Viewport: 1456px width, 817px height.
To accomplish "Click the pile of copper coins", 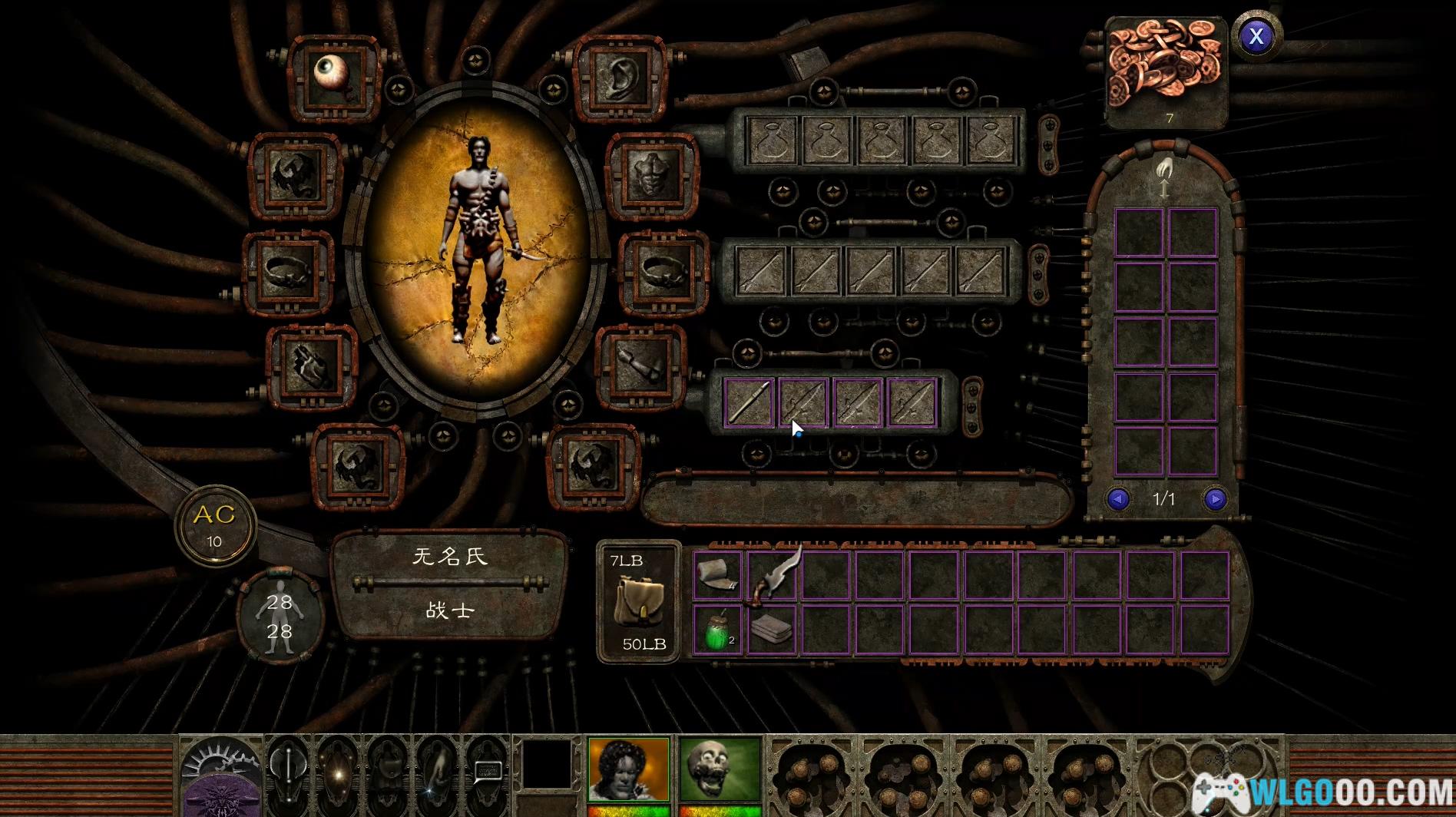I will pos(1165,65).
